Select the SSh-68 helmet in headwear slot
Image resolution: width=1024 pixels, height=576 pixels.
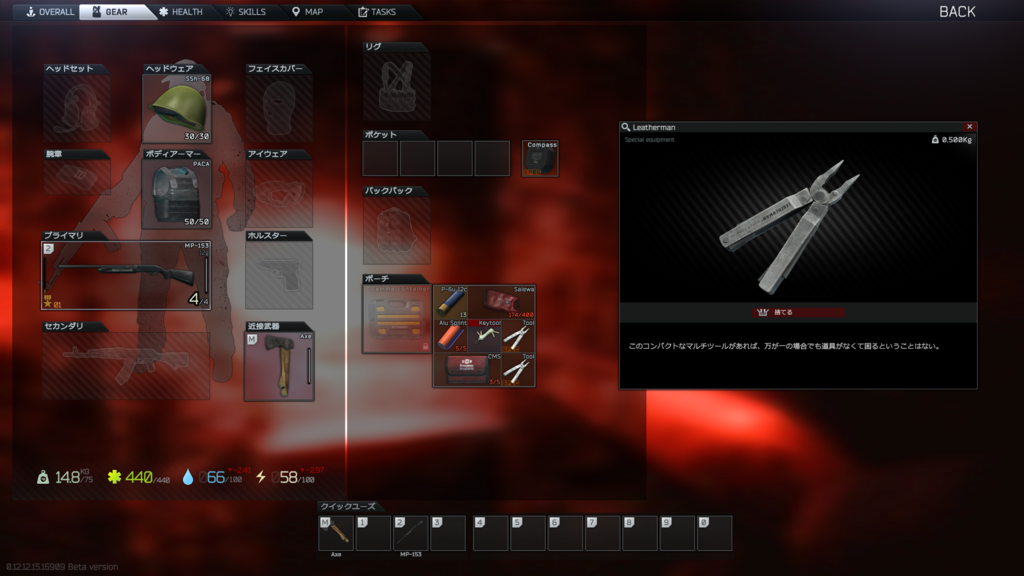177,108
